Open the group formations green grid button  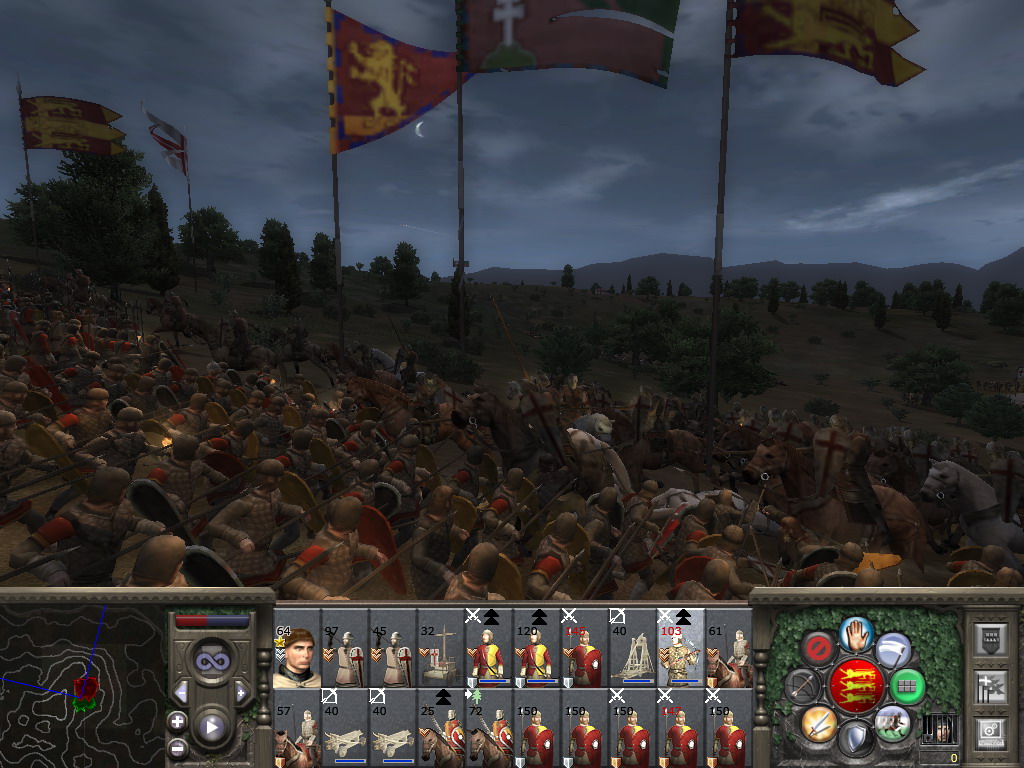click(x=908, y=686)
